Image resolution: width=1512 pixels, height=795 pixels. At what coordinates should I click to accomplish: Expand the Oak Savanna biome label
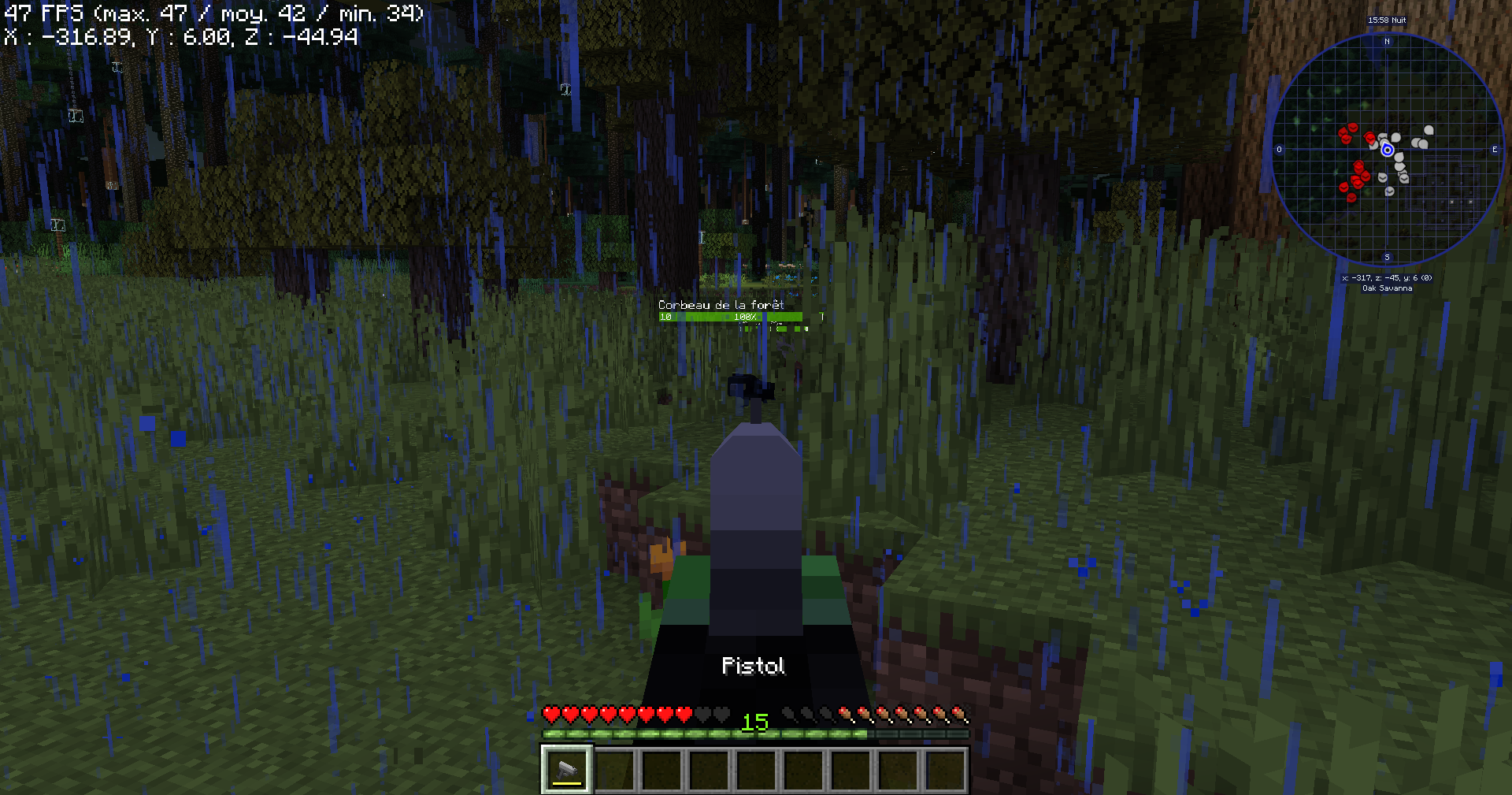tap(1387, 288)
